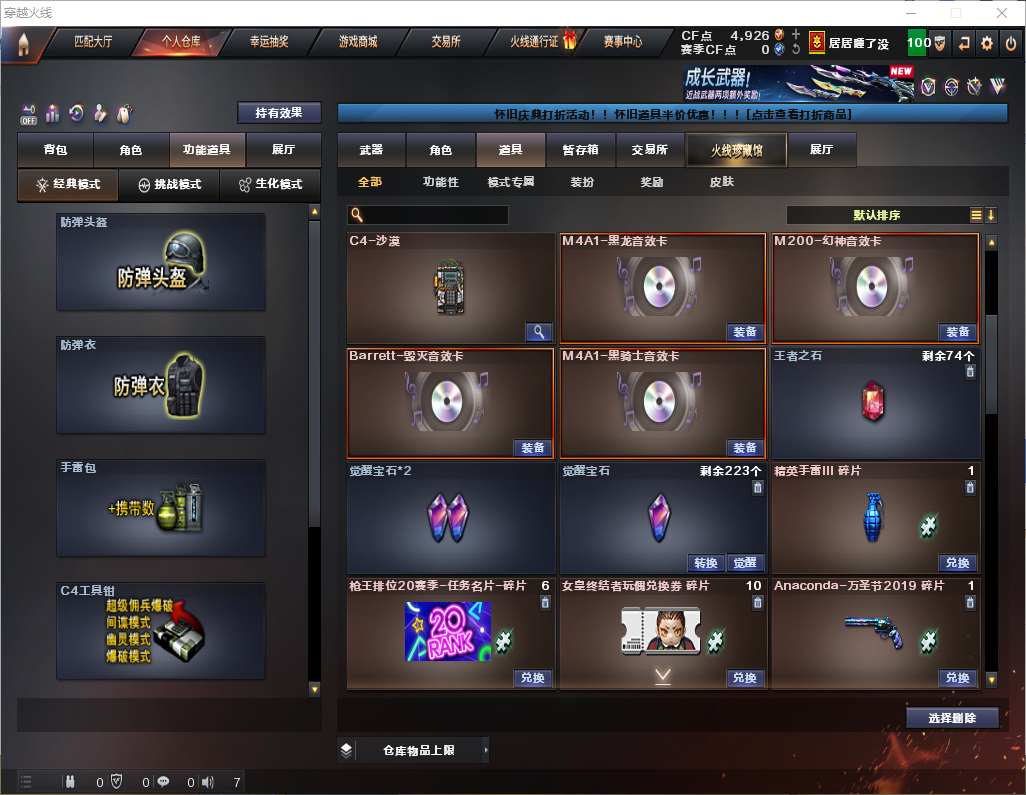Image resolution: width=1026 pixels, height=795 pixels.
Task: Open the 交易所 top navigation tab
Action: point(446,42)
